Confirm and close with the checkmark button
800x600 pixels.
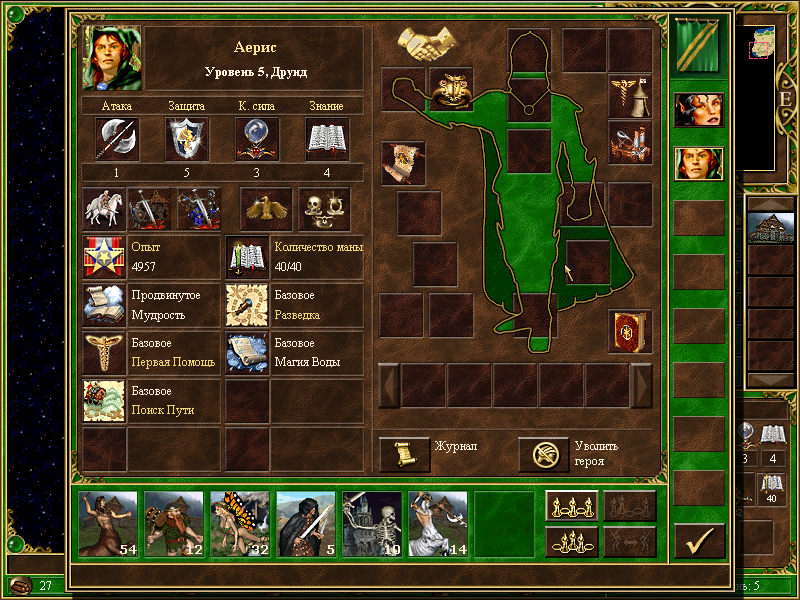click(699, 540)
